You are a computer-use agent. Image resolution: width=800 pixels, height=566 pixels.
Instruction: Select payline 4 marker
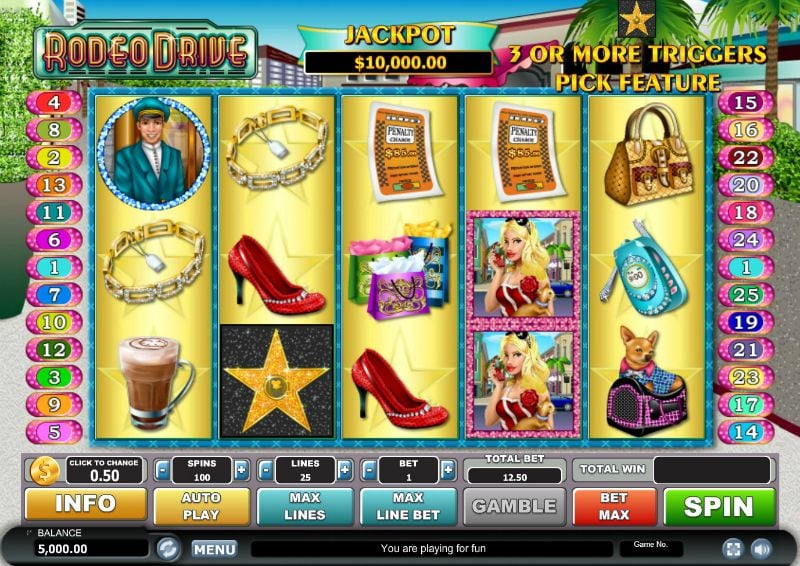point(53,102)
